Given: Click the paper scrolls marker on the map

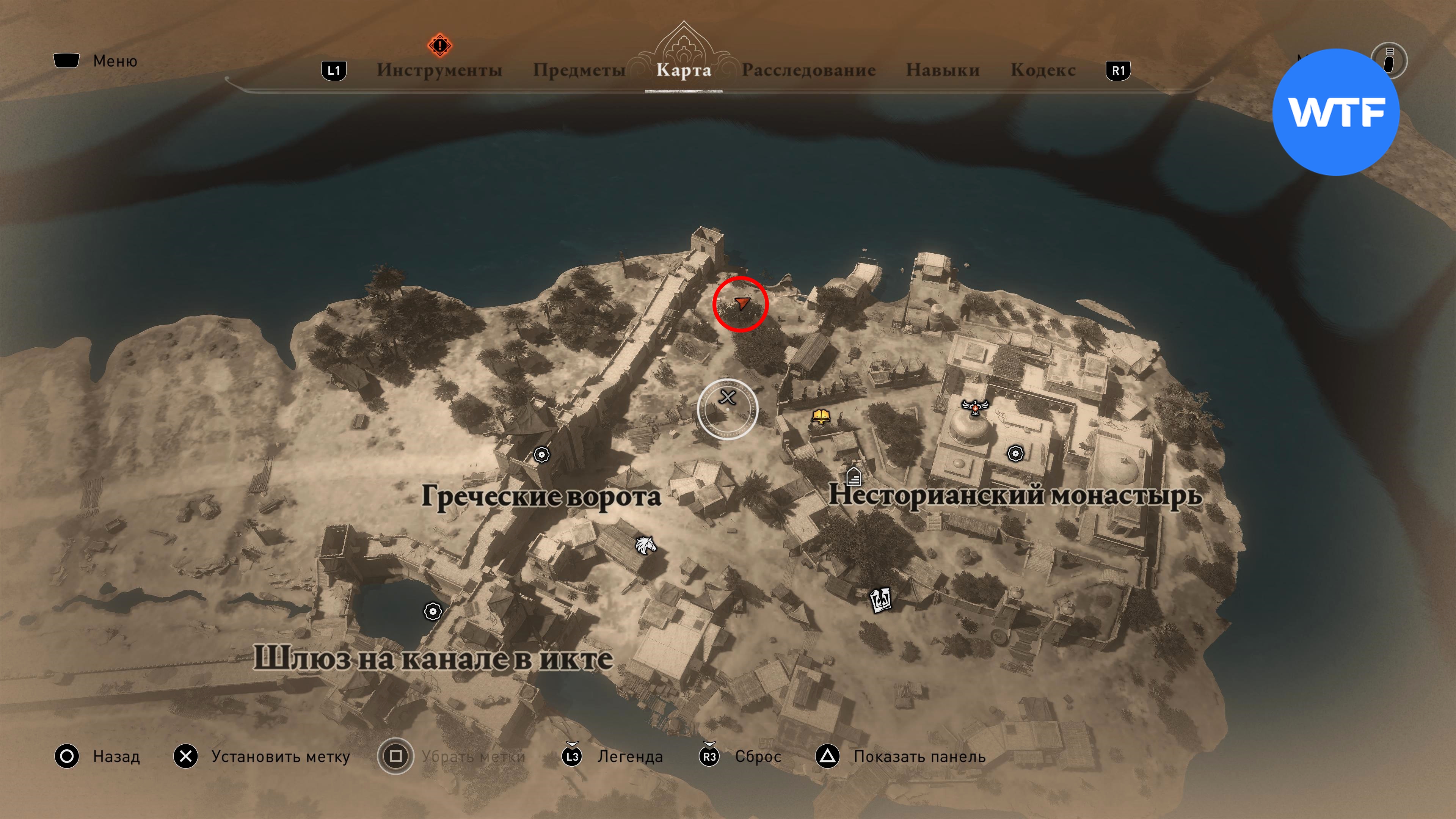Looking at the screenshot, I should click(x=880, y=599).
